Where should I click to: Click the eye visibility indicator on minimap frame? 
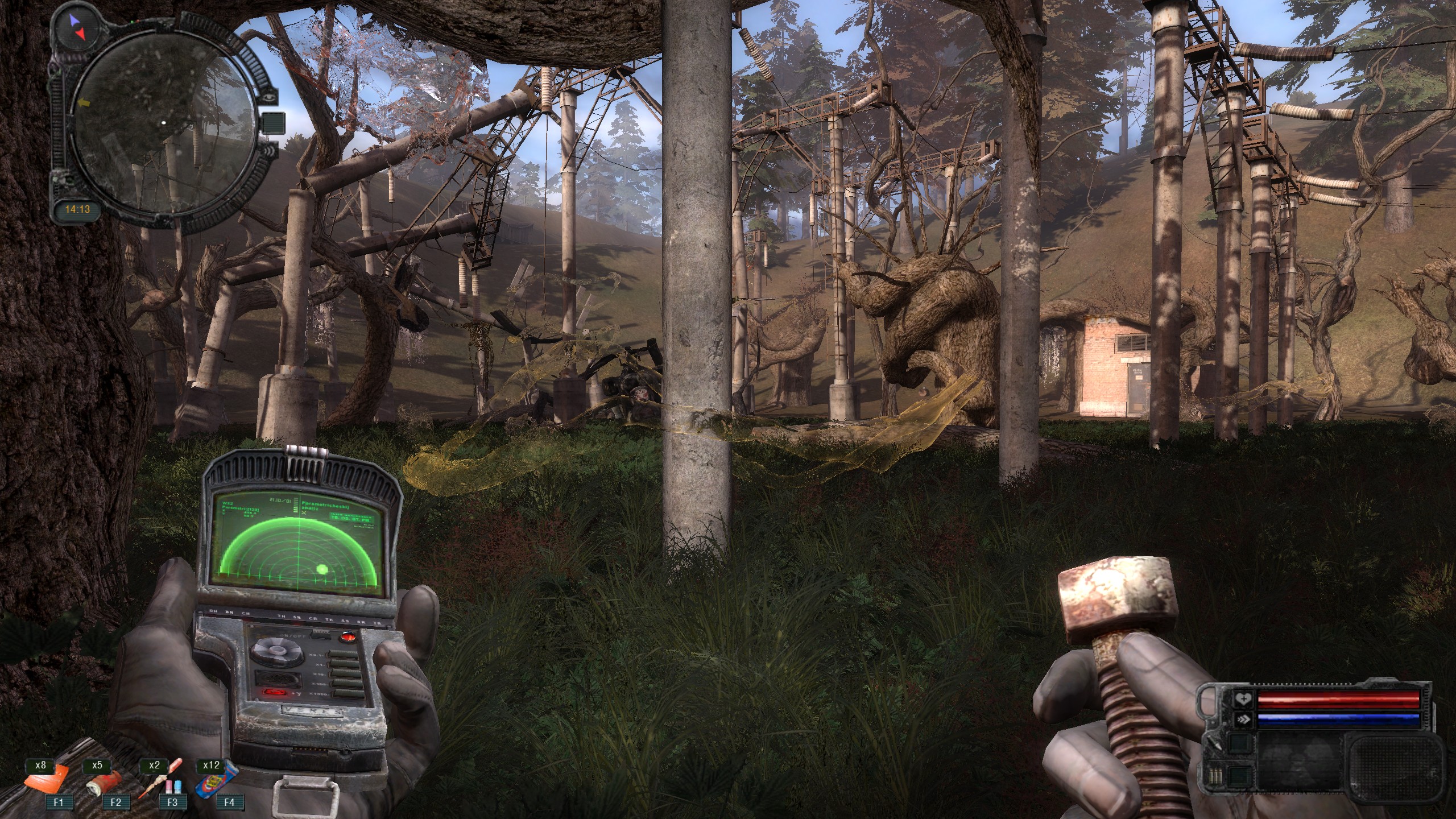tap(268, 98)
